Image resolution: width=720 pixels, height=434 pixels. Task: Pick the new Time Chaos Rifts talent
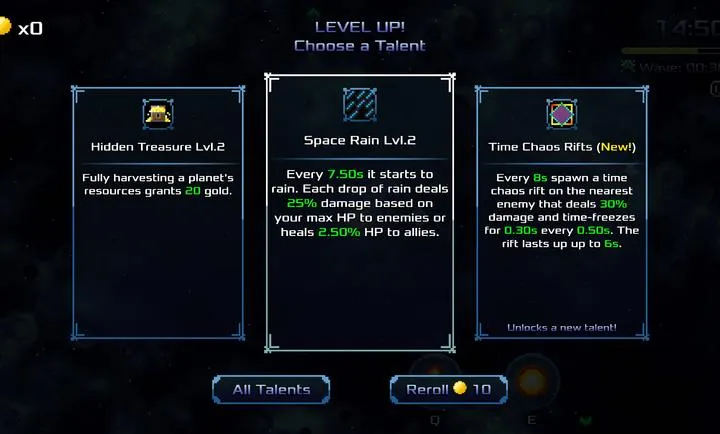click(561, 213)
